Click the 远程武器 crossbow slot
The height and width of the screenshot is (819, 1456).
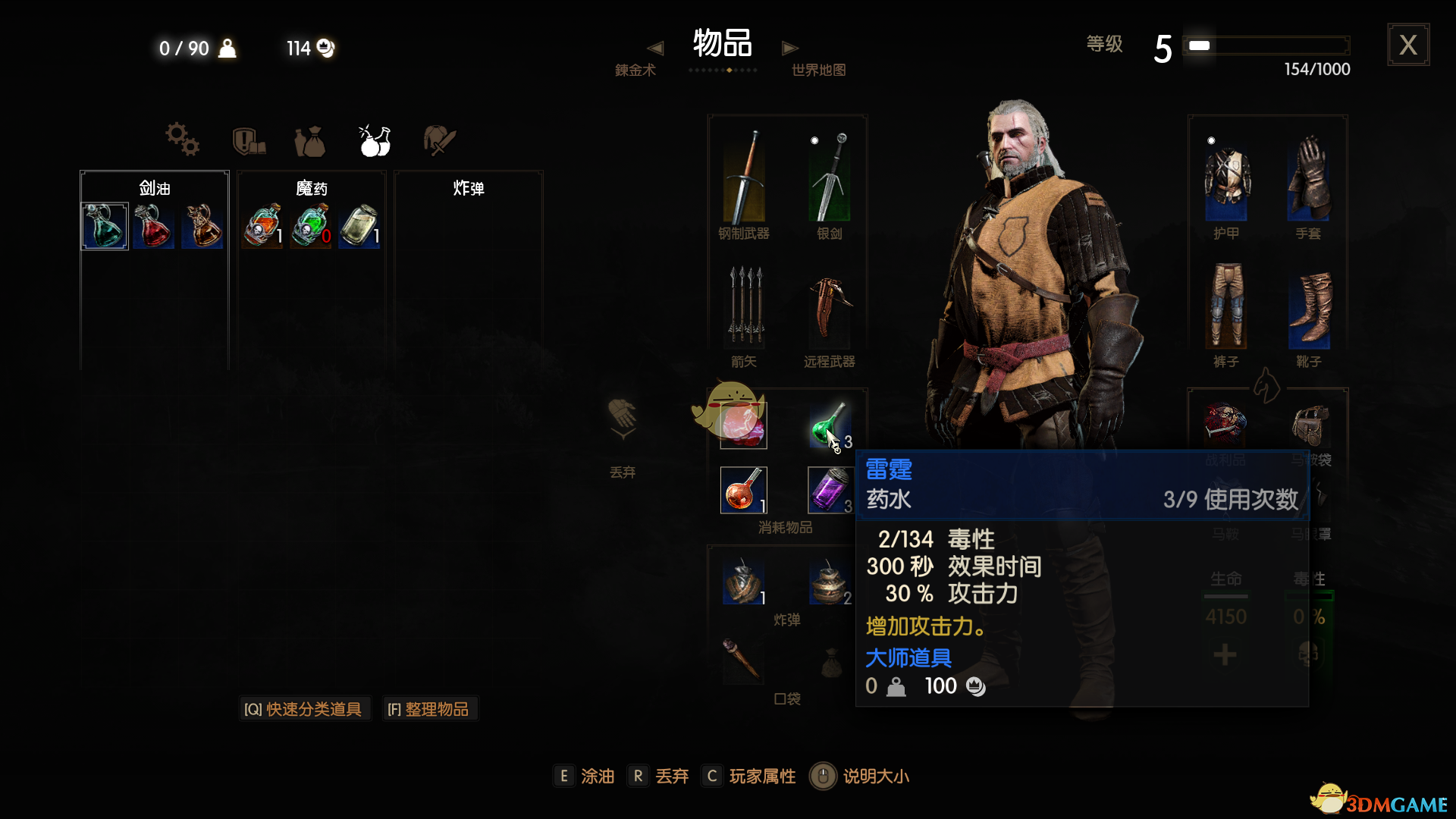coord(830,311)
